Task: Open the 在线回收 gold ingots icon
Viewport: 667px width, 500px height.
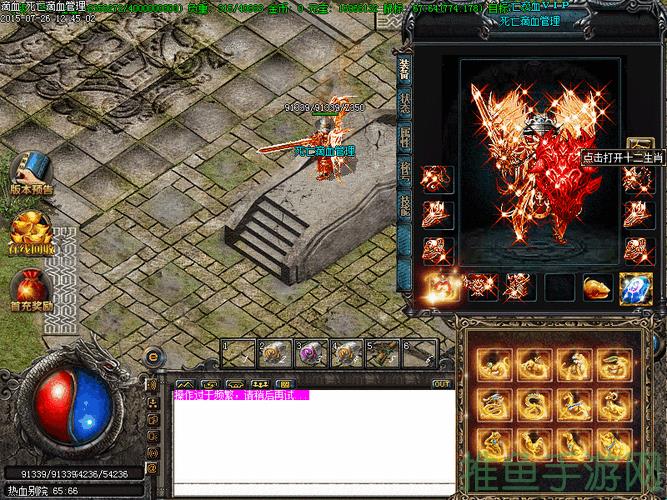Action: click(31, 230)
